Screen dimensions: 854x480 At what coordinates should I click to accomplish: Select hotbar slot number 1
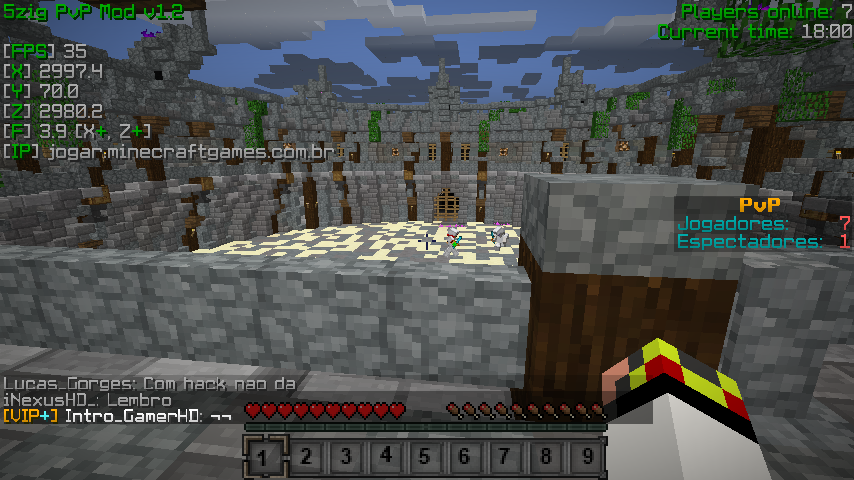click(264, 457)
